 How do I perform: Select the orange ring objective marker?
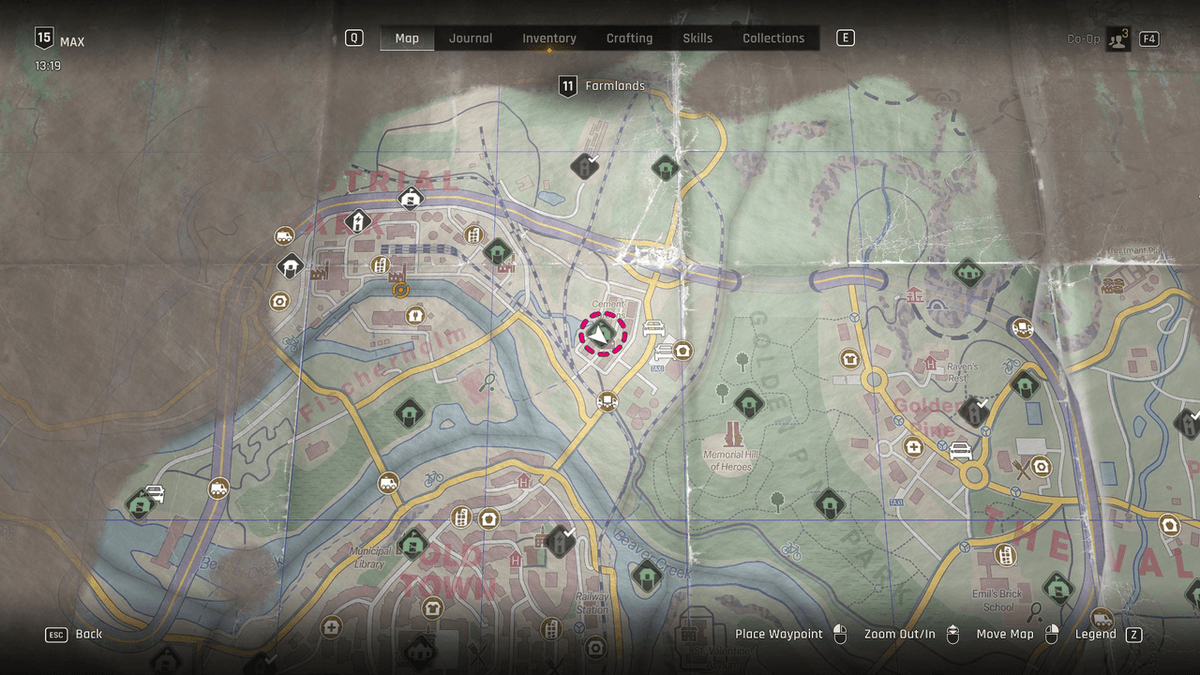click(401, 290)
